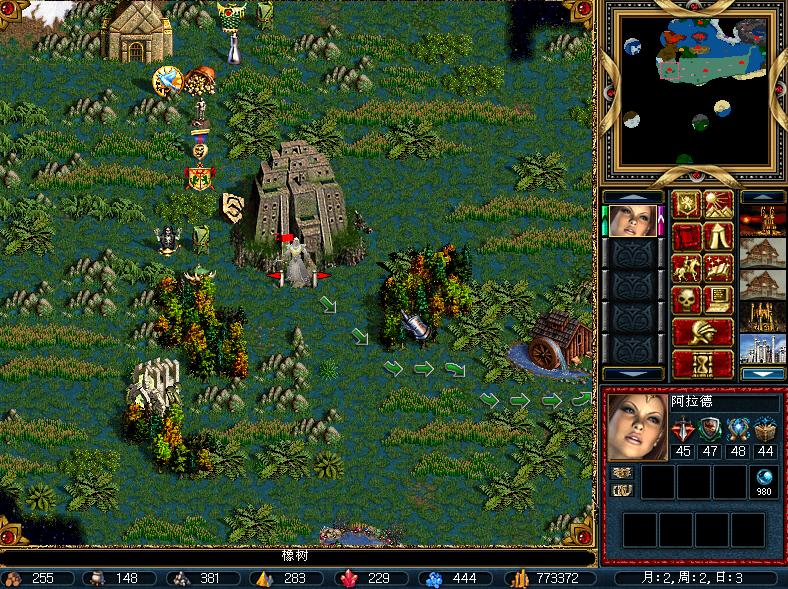Screen dimensions: 788x589
Task: Select the hero portrait in the hero list
Action: pos(632,220)
